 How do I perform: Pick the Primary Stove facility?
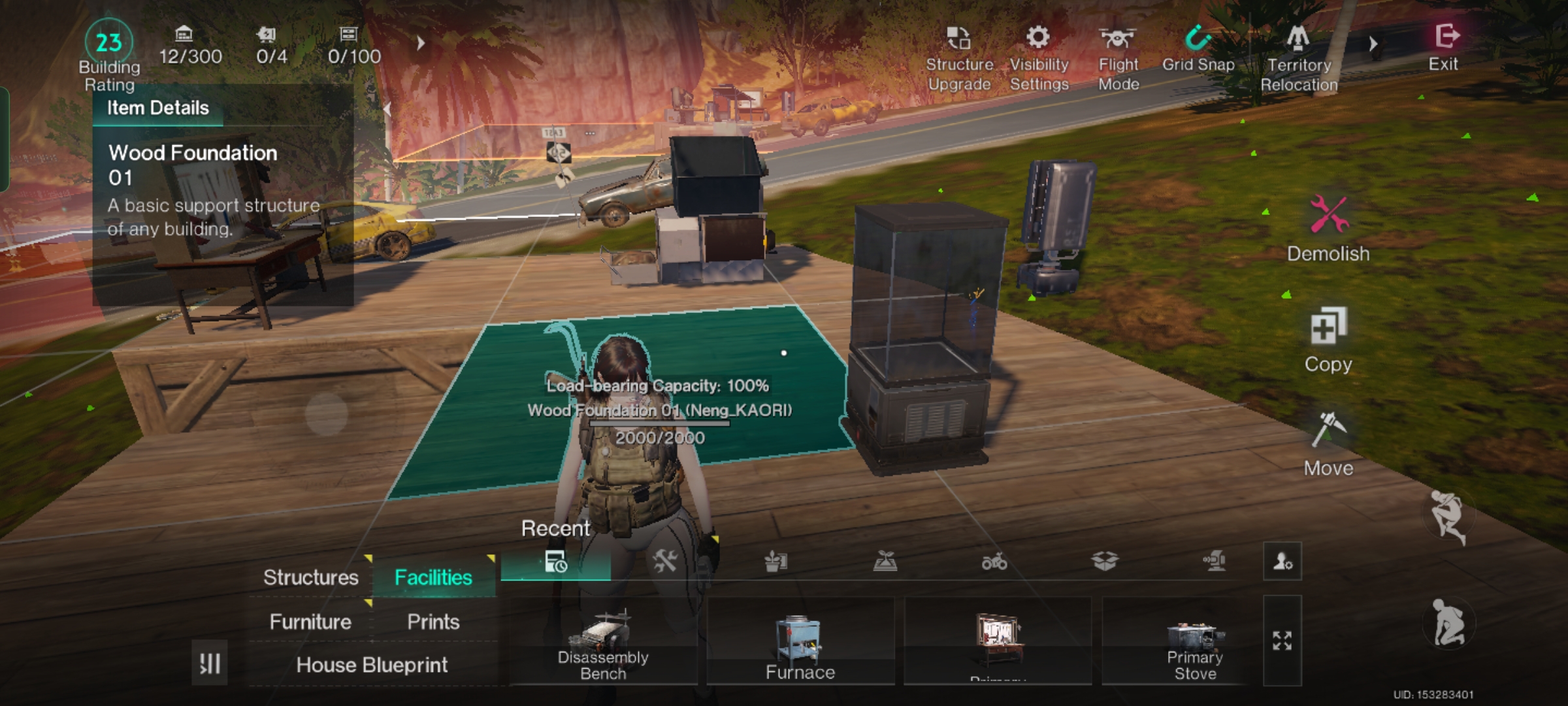pyautogui.click(x=1195, y=642)
